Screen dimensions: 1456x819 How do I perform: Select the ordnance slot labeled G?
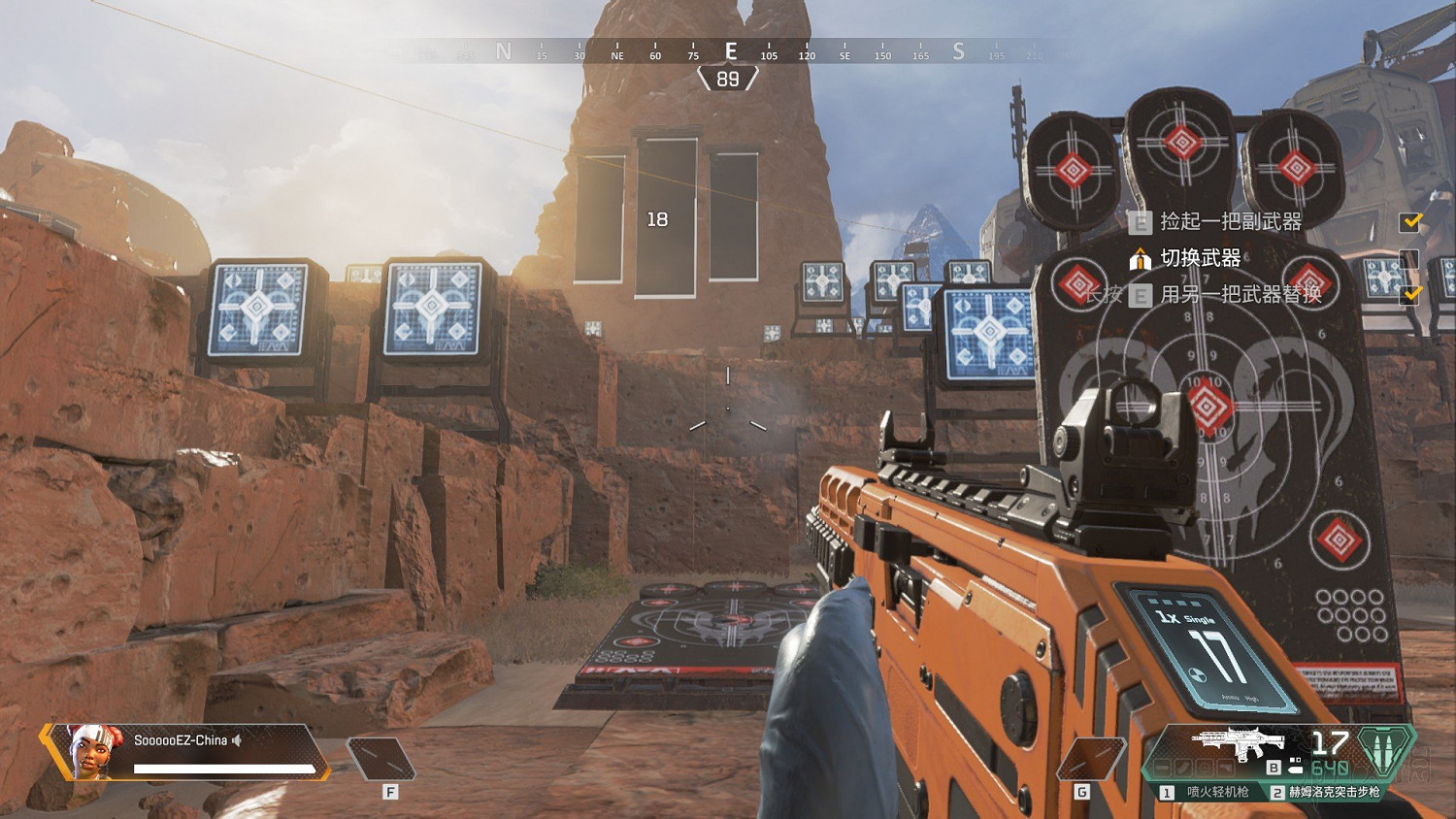tap(1089, 760)
